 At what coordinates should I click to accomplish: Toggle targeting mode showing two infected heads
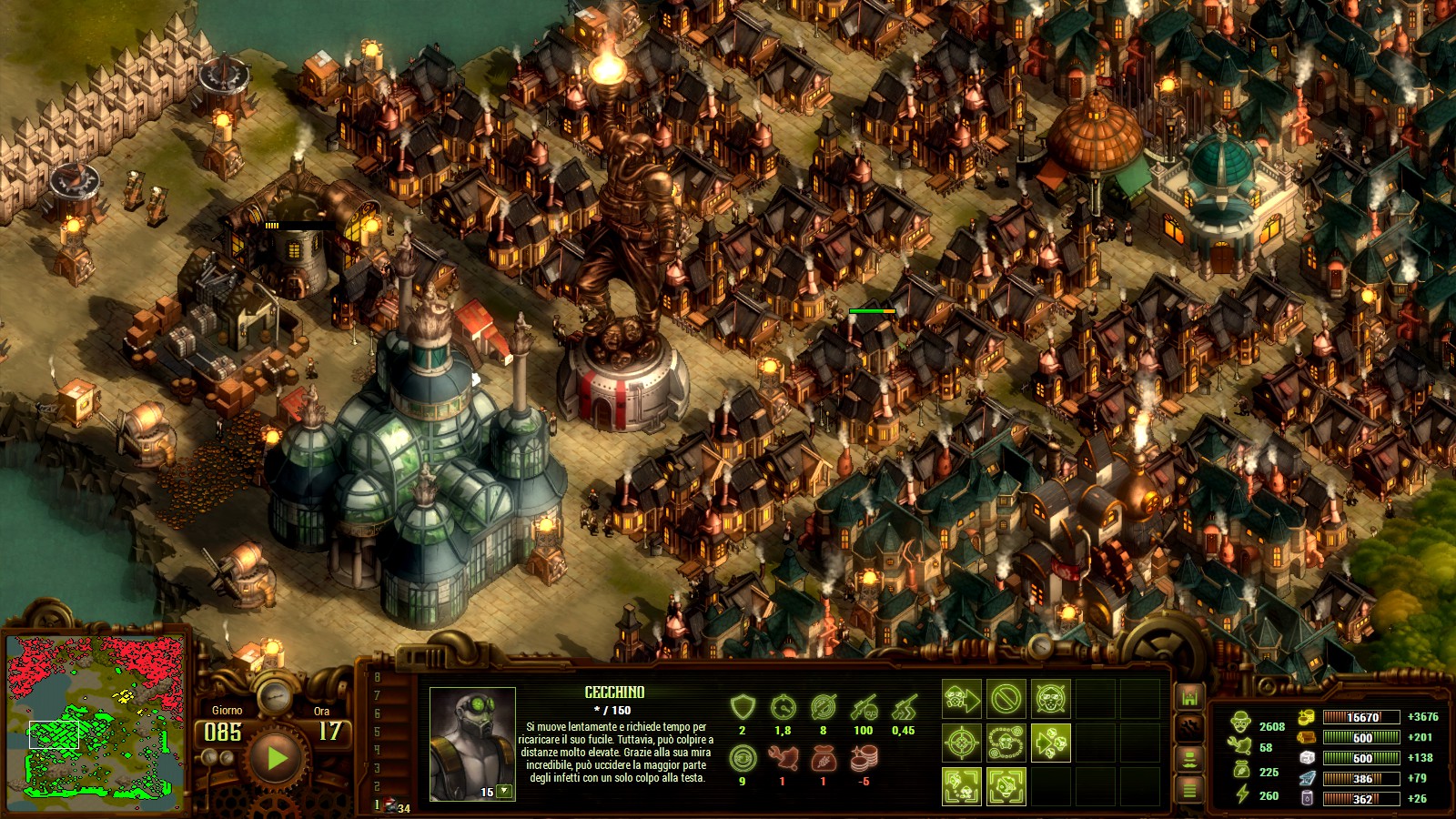click(961, 786)
